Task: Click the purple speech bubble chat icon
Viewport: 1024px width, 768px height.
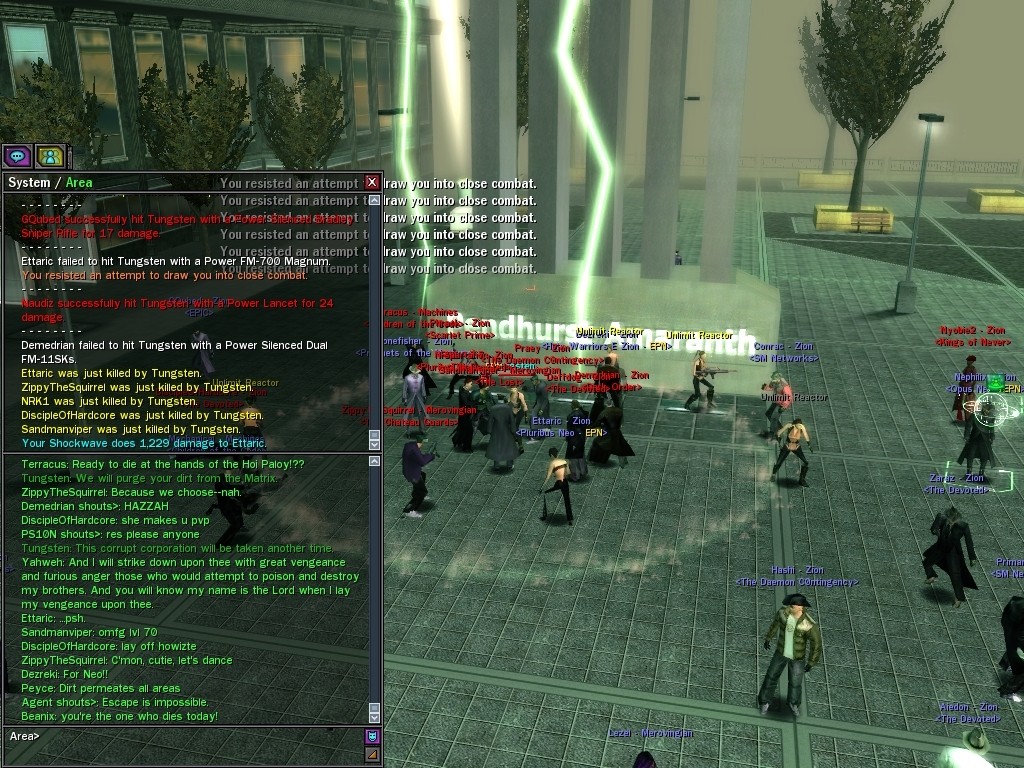Action: (x=16, y=156)
